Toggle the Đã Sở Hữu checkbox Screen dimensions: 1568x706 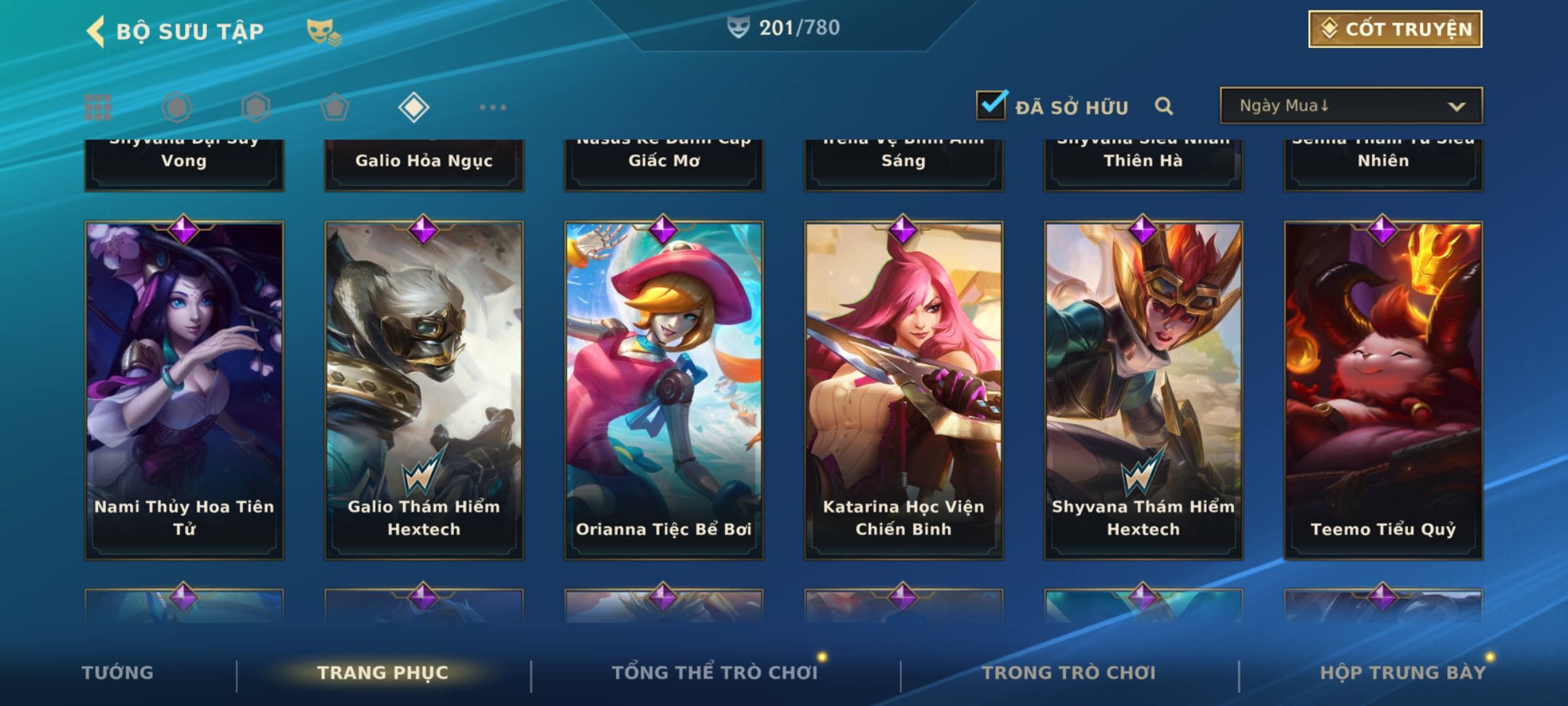coord(992,105)
